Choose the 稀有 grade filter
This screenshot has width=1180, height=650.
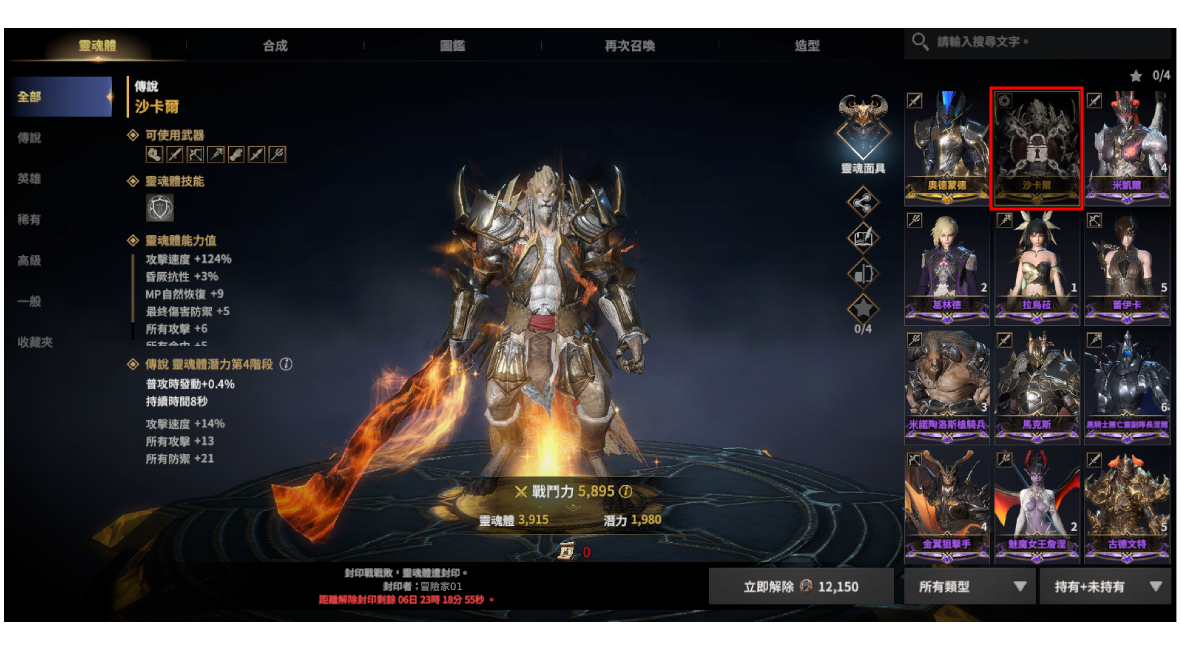pyautogui.click(x=29, y=220)
